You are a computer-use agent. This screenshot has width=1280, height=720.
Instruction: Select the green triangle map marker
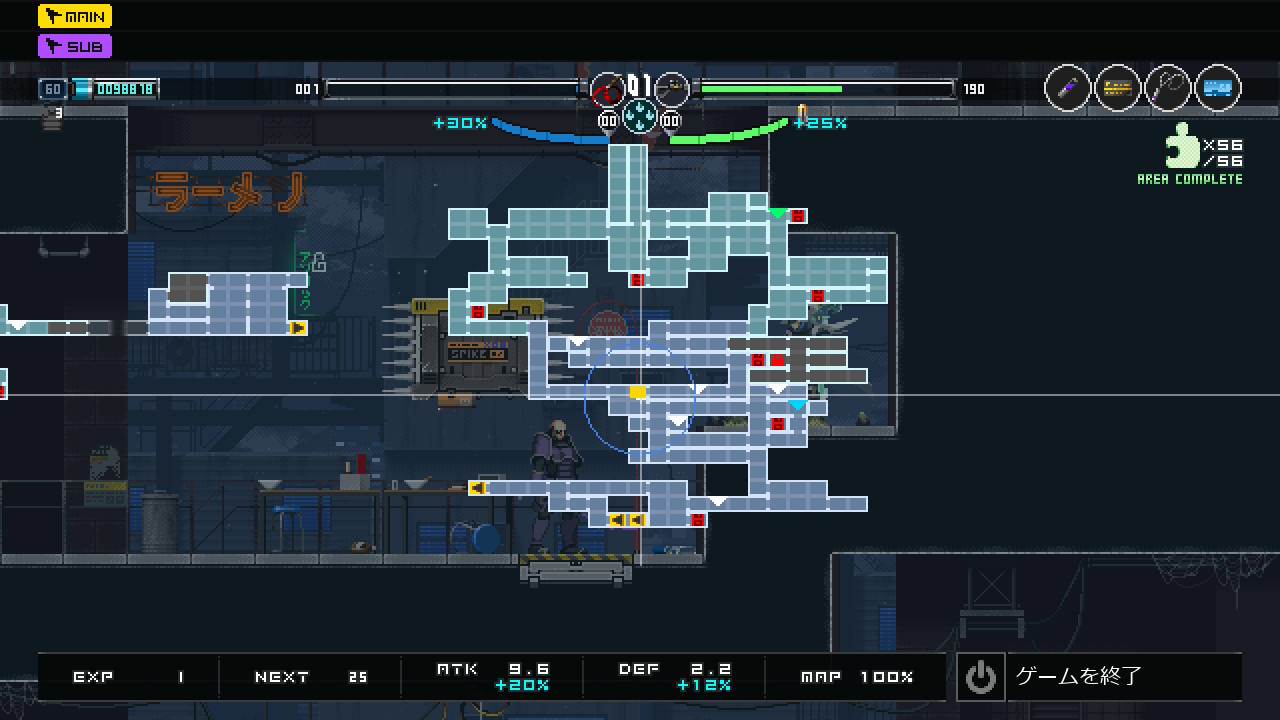click(778, 213)
